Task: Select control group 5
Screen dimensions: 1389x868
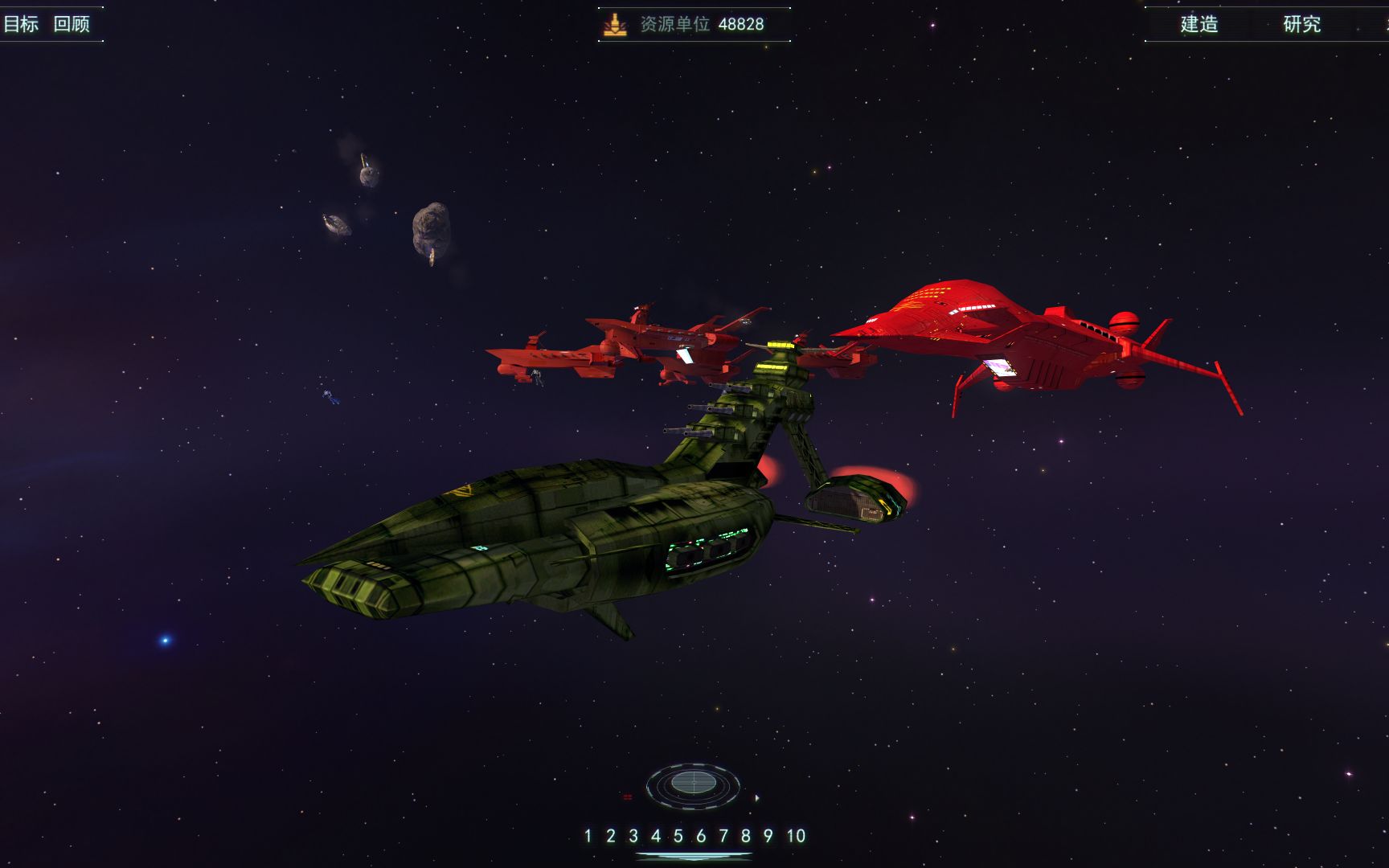Action: point(678,836)
